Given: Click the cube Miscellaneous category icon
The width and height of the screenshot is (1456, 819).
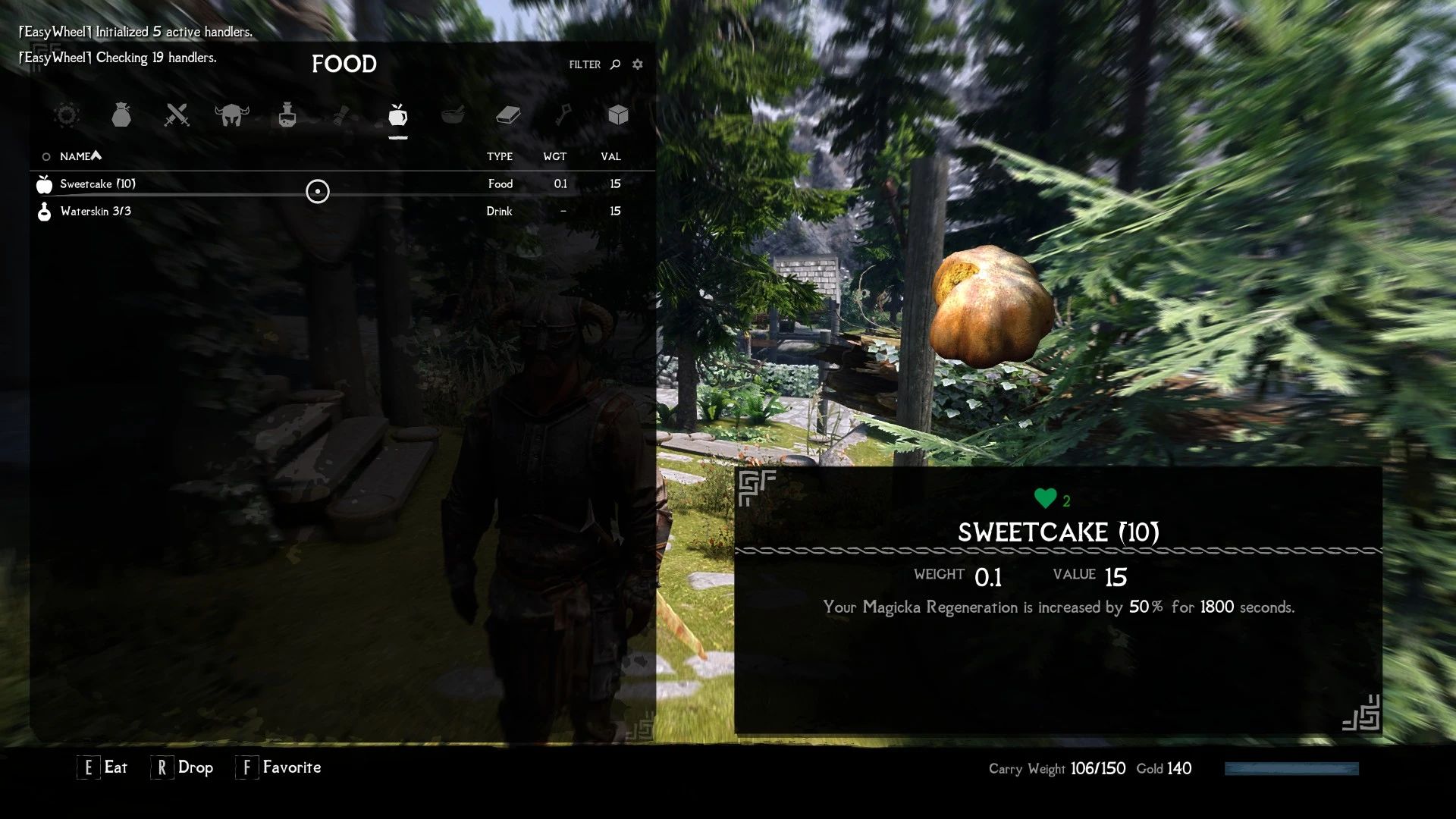Looking at the screenshot, I should click(x=618, y=115).
